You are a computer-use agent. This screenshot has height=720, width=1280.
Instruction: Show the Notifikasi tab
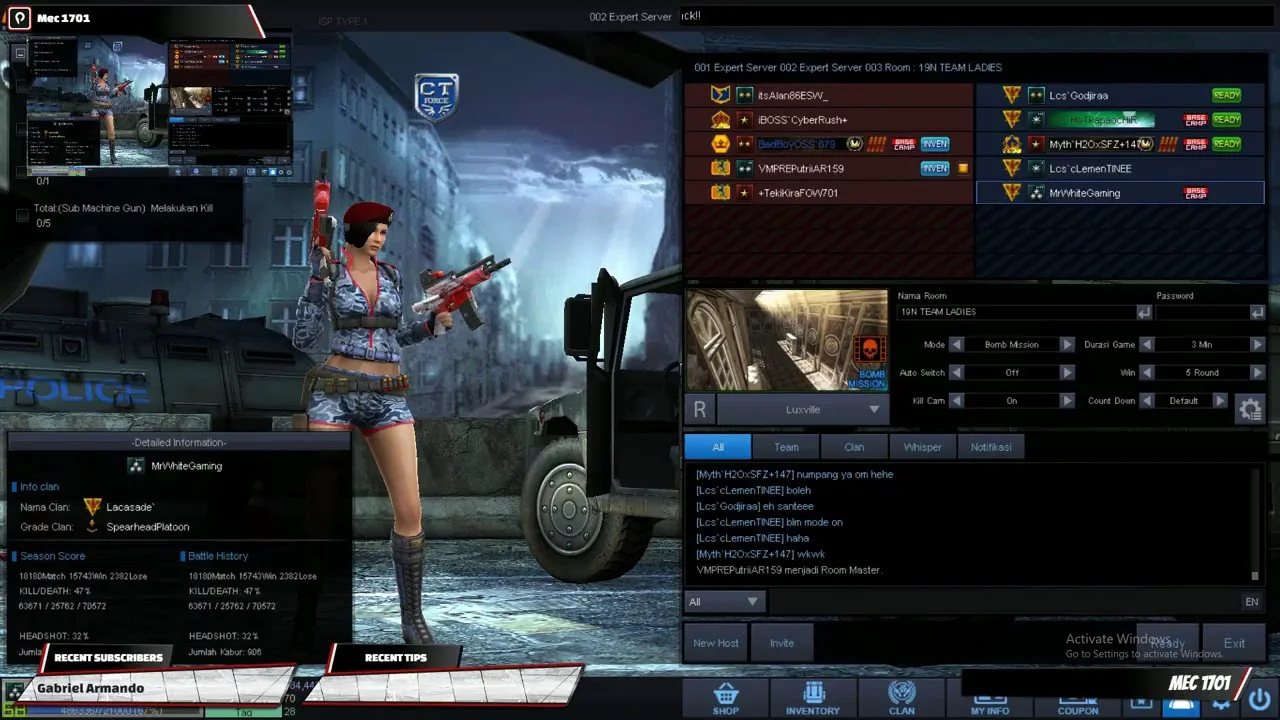coord(991,447)
